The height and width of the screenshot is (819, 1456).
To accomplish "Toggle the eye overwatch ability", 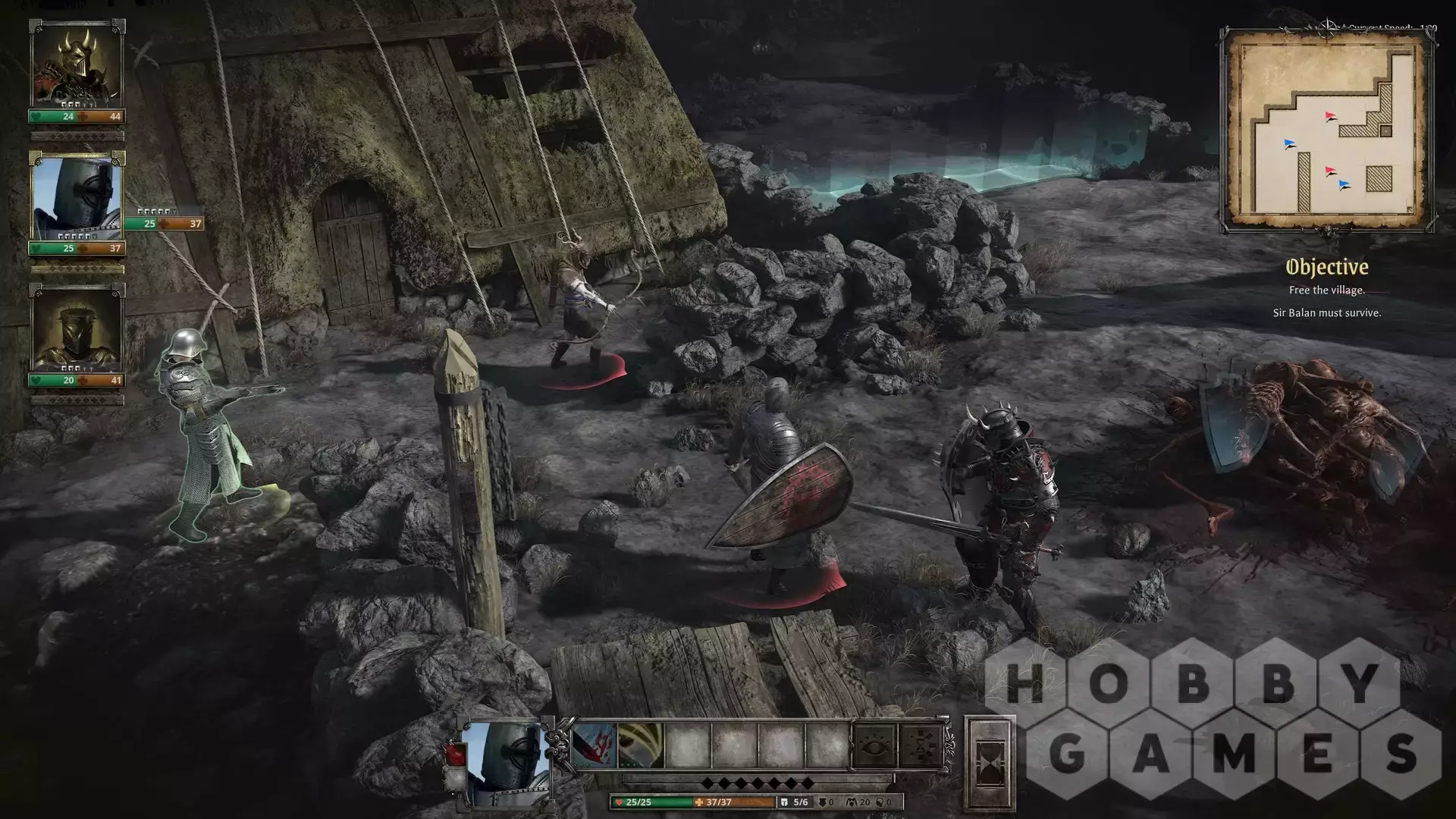I will coord(875,746).
